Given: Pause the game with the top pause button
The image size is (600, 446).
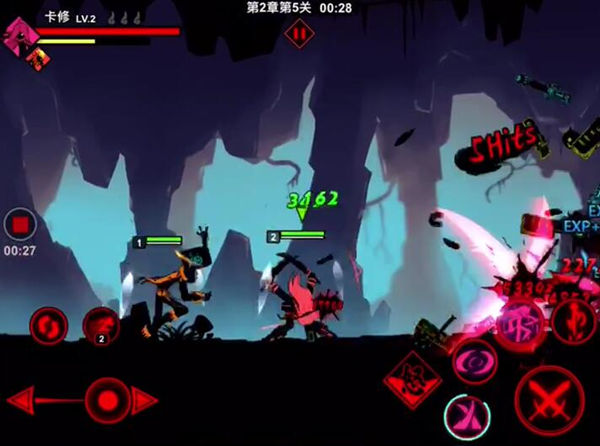Looking at the screenshot, I should pyautogui.click(x=298, y=32).
